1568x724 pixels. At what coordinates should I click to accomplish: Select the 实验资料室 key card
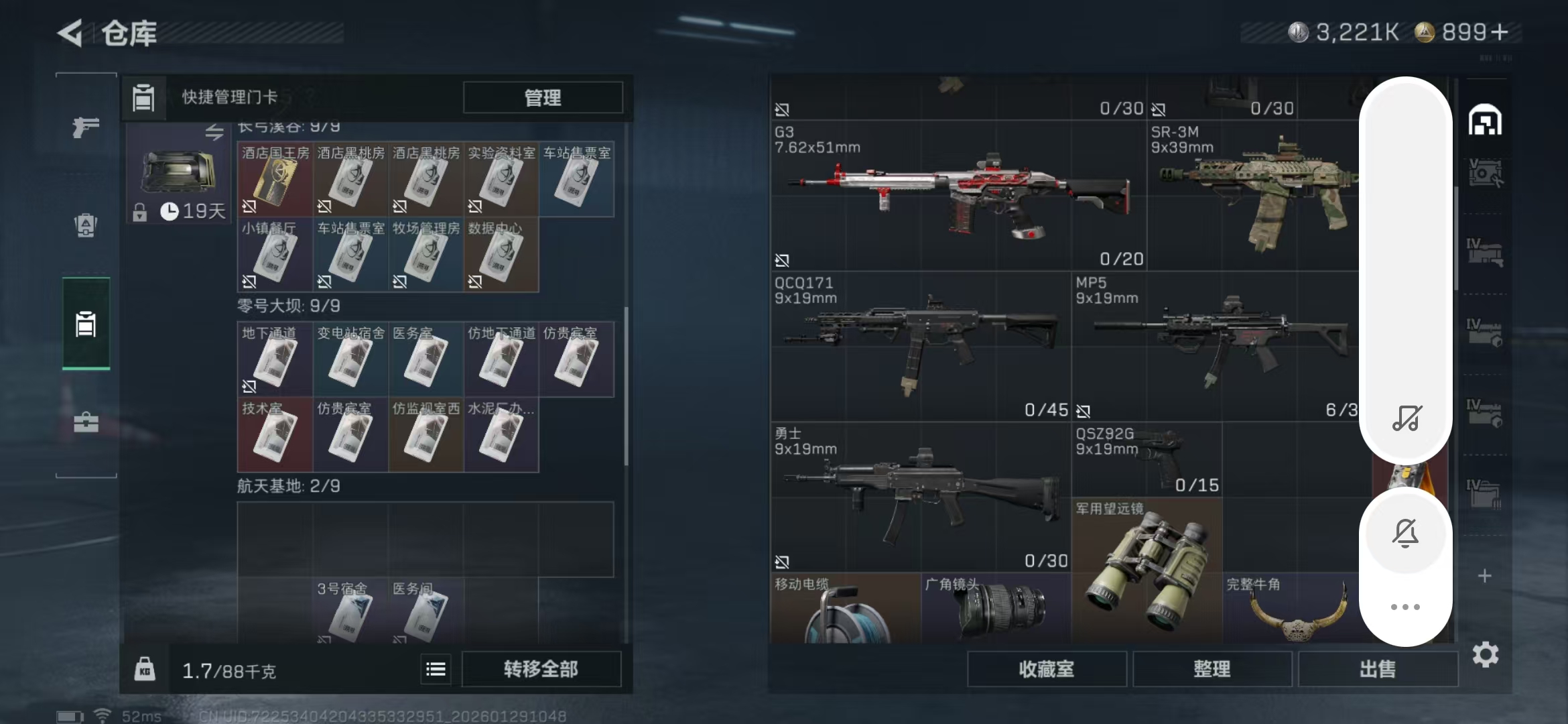(501, 180)
